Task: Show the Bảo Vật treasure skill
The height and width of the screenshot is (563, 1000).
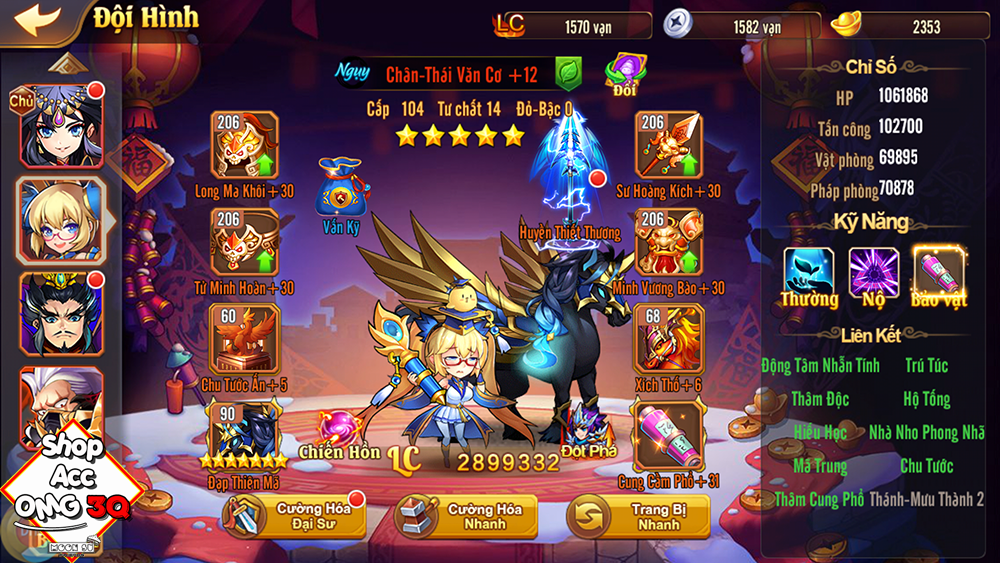Action: click(x=938, y=270)
